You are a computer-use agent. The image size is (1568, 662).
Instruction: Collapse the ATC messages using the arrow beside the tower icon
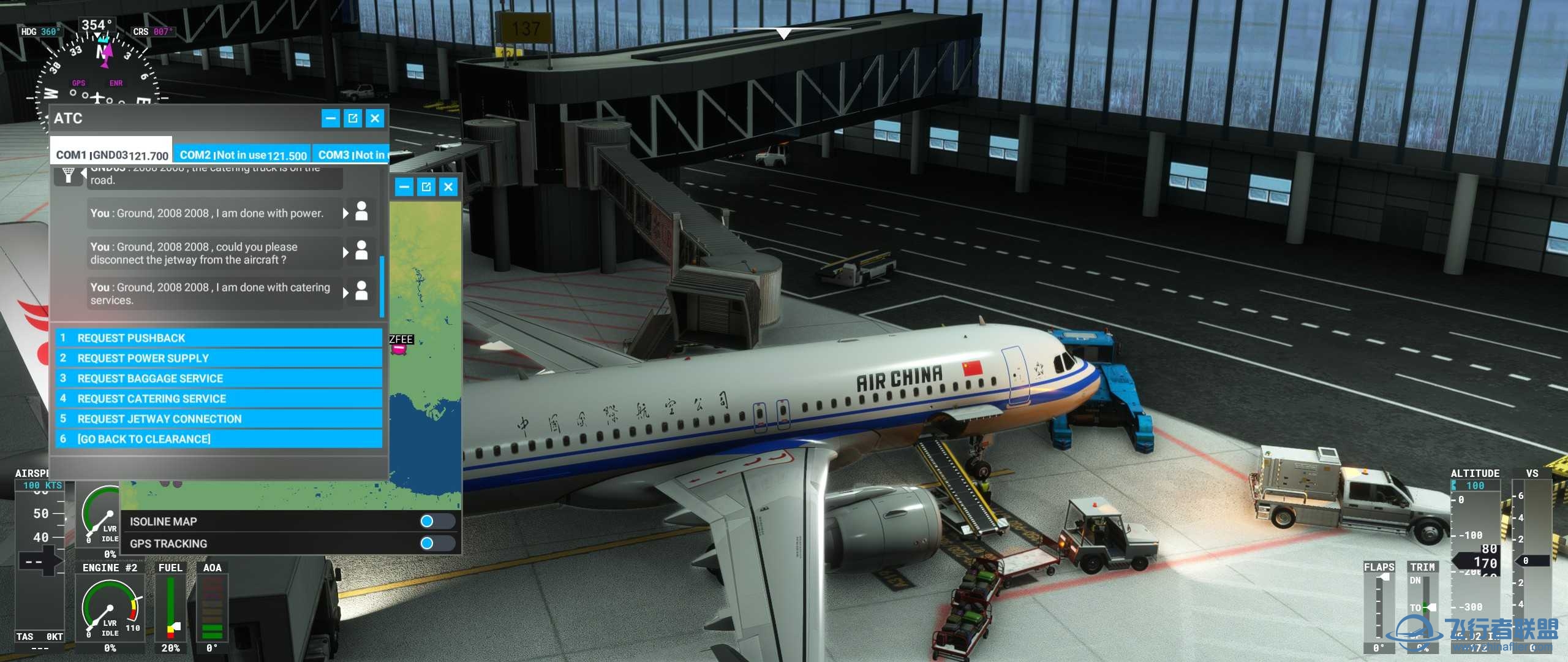click(x=84, y=175)
